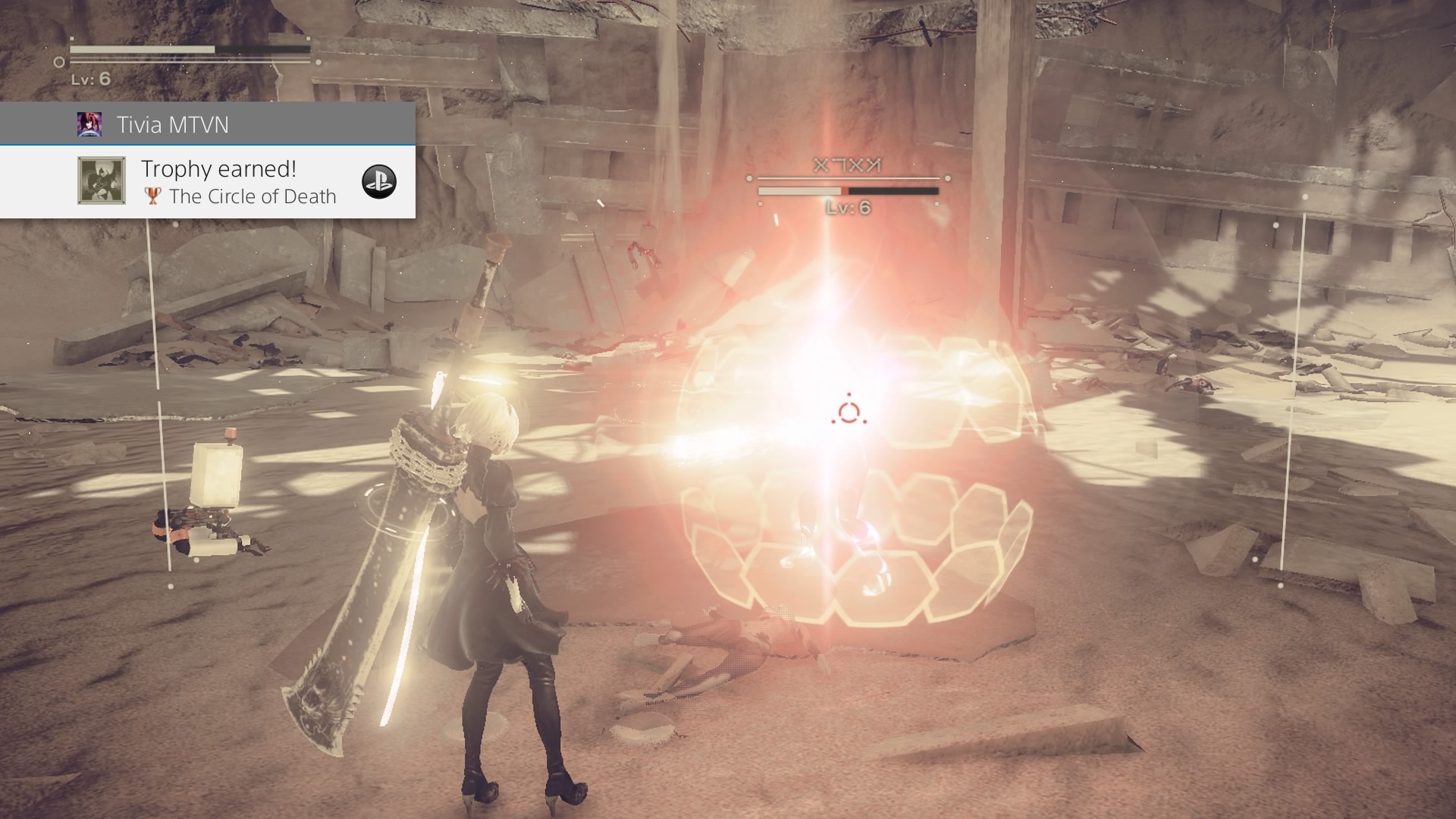Image resolution: width=1456 pixels, height=819 pixels.
Task: Click the Trophy earned! text
Action: point(218,168)
